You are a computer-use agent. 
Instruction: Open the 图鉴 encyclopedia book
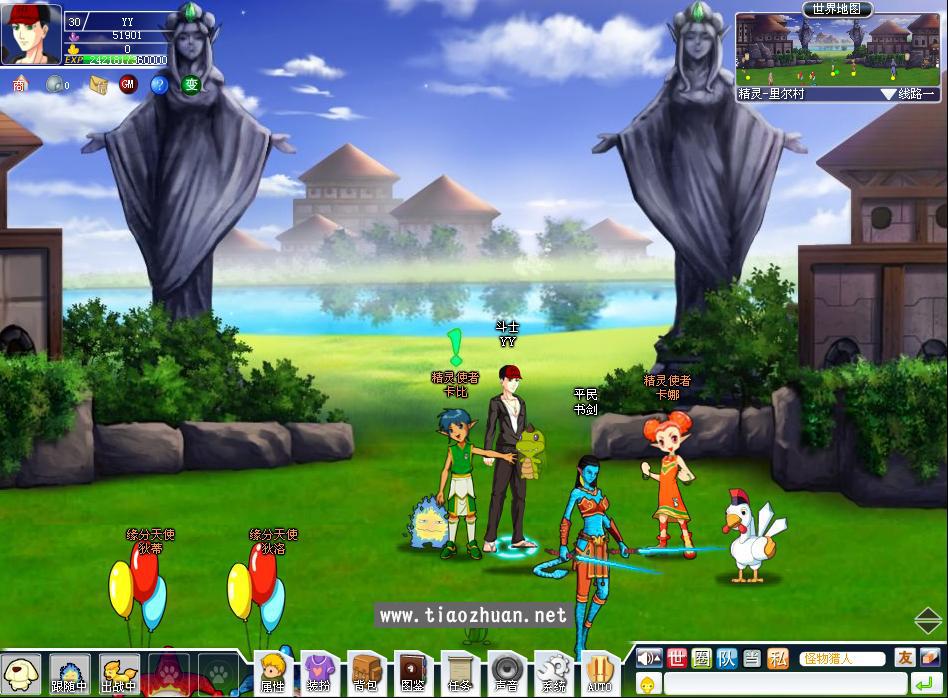click(x=411, y=672)
